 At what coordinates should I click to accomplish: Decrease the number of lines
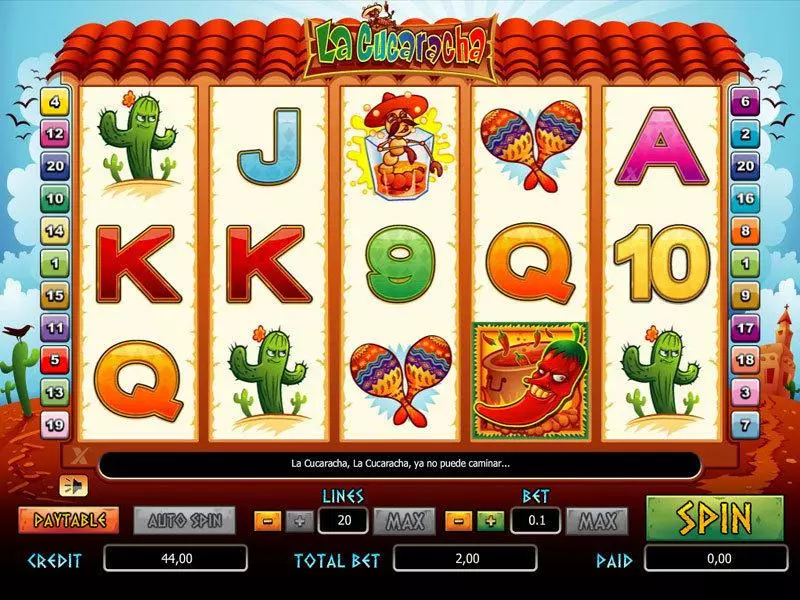pyautogui.click(x=268, y=520)
